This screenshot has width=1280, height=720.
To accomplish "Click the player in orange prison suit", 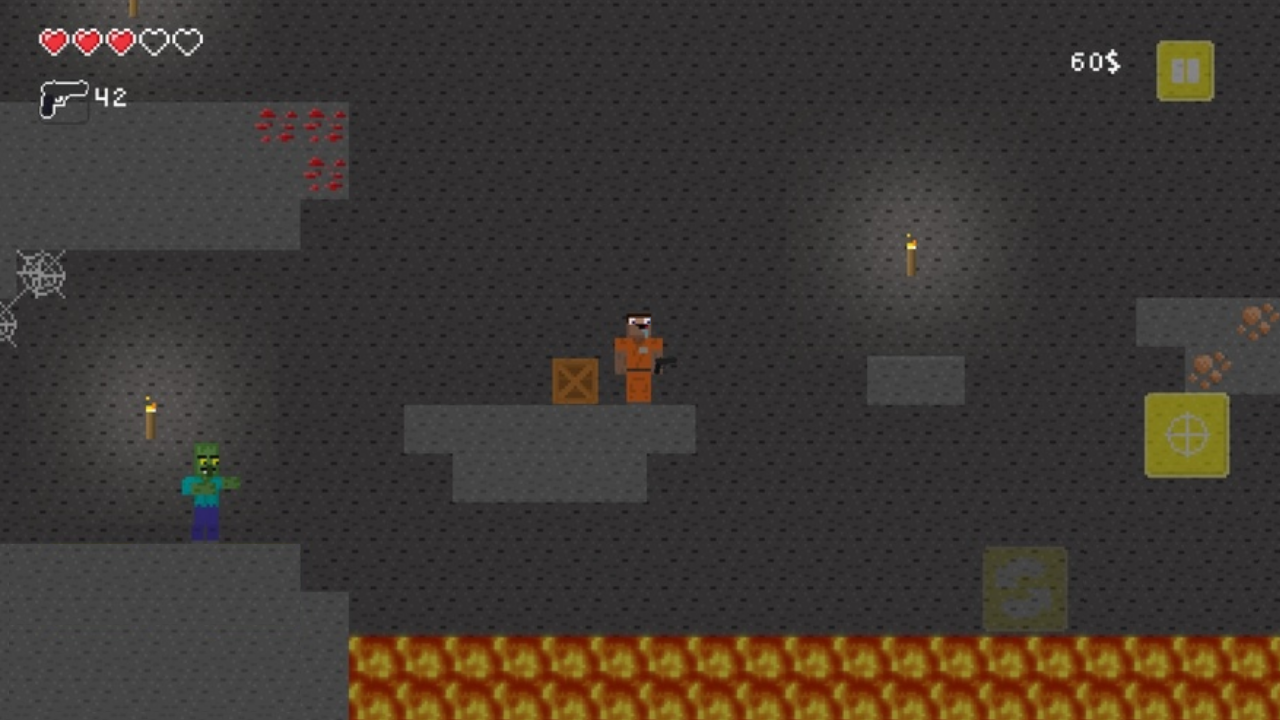I will (x=636, y=355).
